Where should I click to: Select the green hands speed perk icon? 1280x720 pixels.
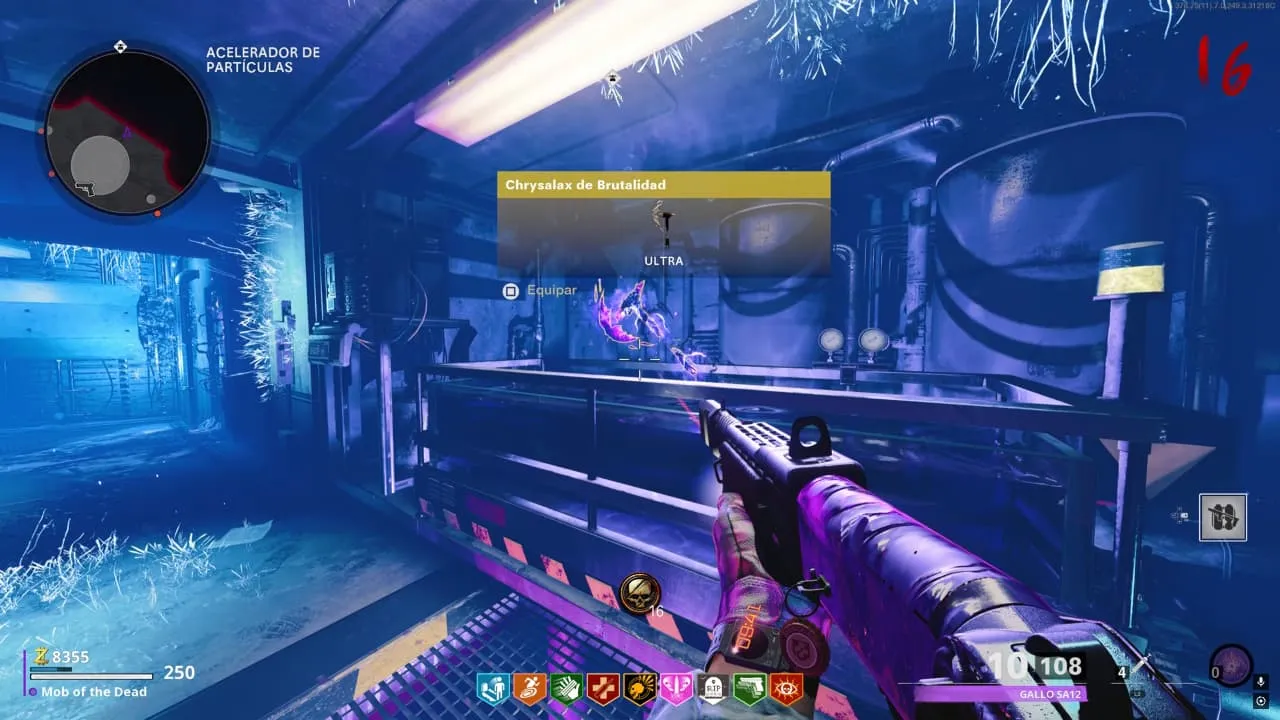pyautogui.click(x=566, y=689)
